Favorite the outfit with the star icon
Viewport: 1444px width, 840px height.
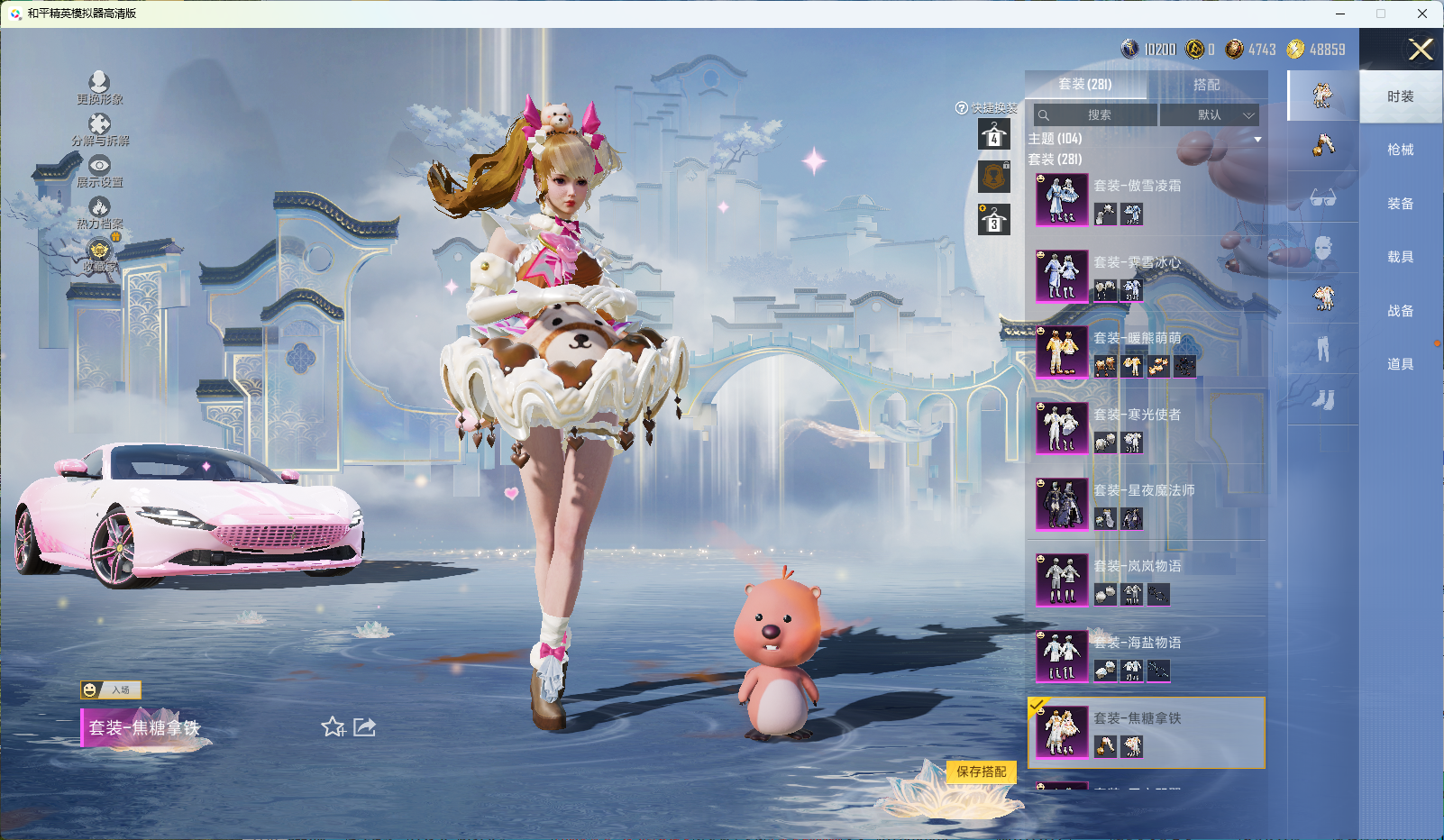point(333,727)
